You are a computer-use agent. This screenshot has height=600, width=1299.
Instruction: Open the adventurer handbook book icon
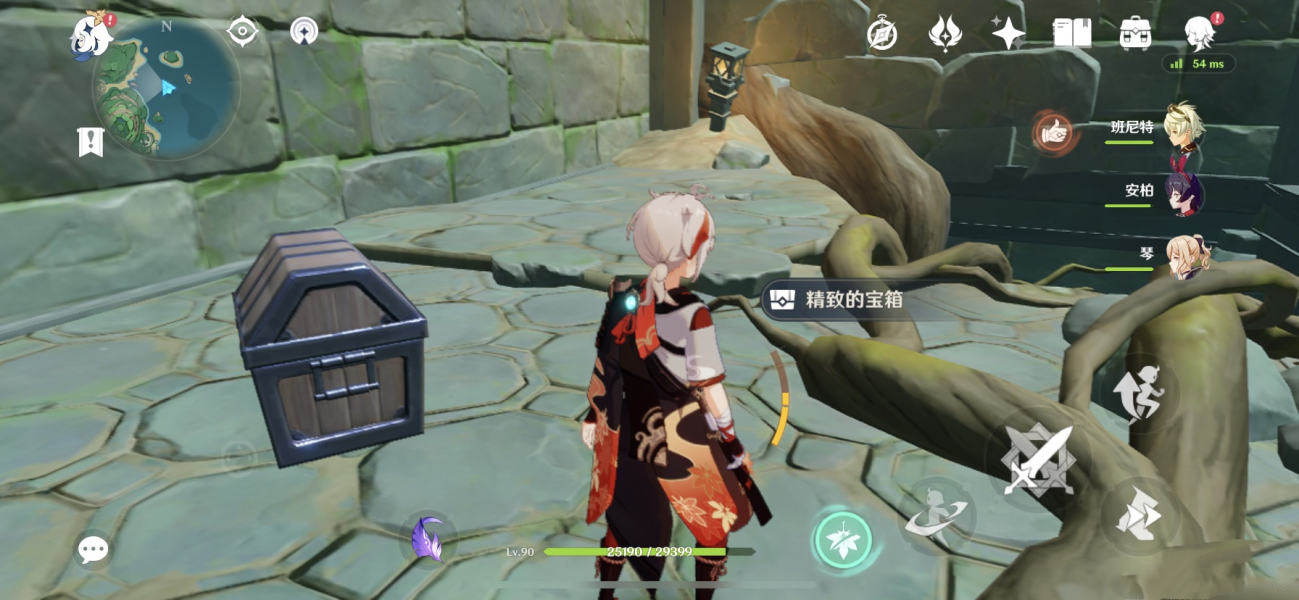(1072, 34)
